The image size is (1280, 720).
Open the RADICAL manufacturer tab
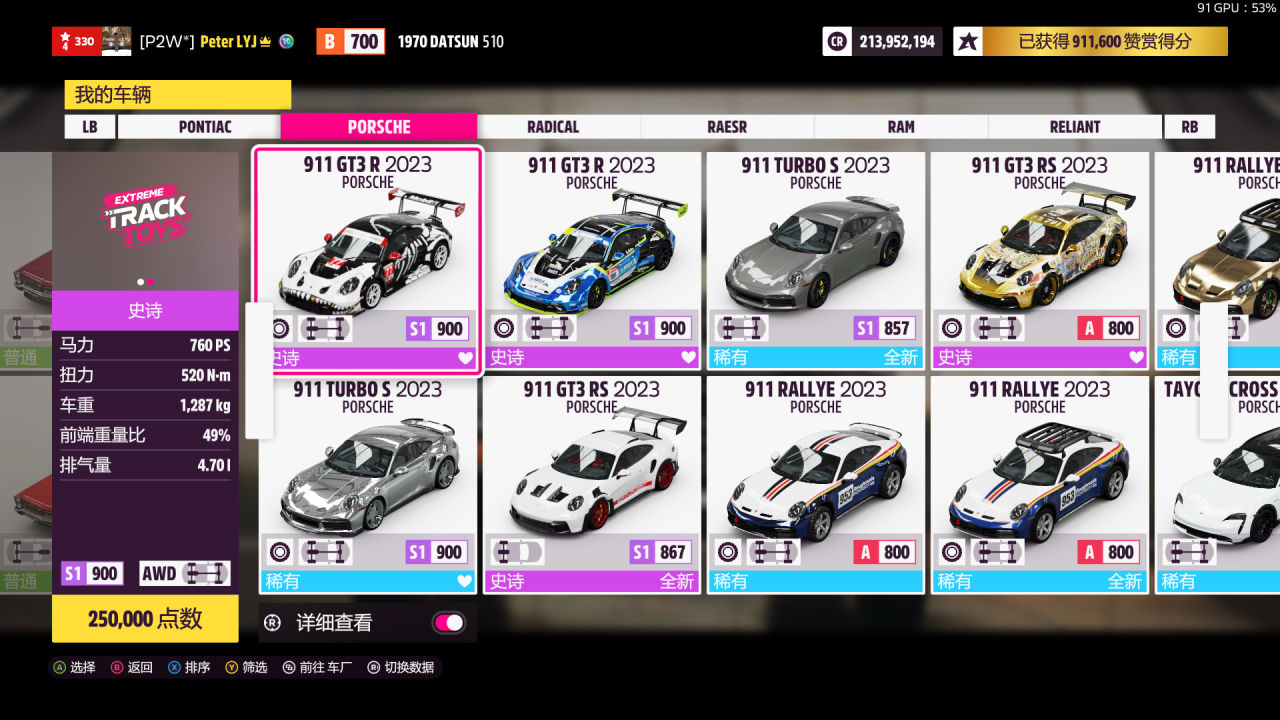pos(553,127)
